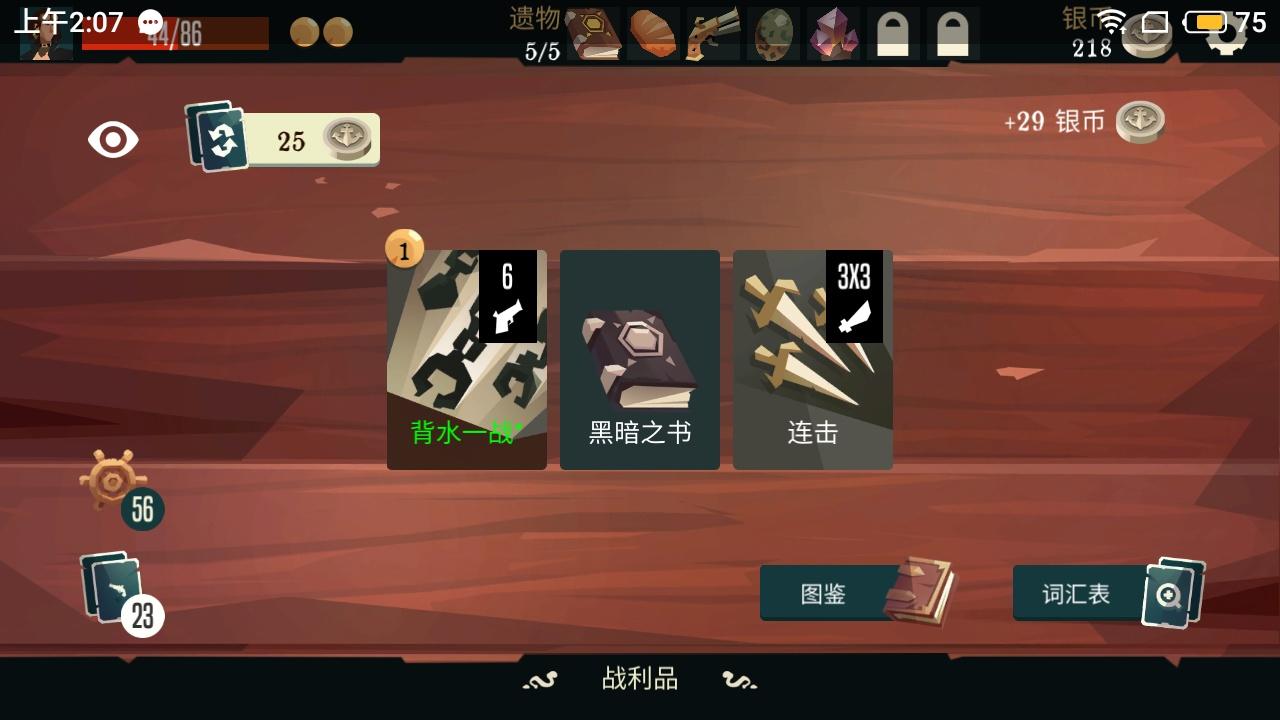1280x720 pixels.
Task: Toggle the eye preview icon on the left
Action: coord(113,140)
